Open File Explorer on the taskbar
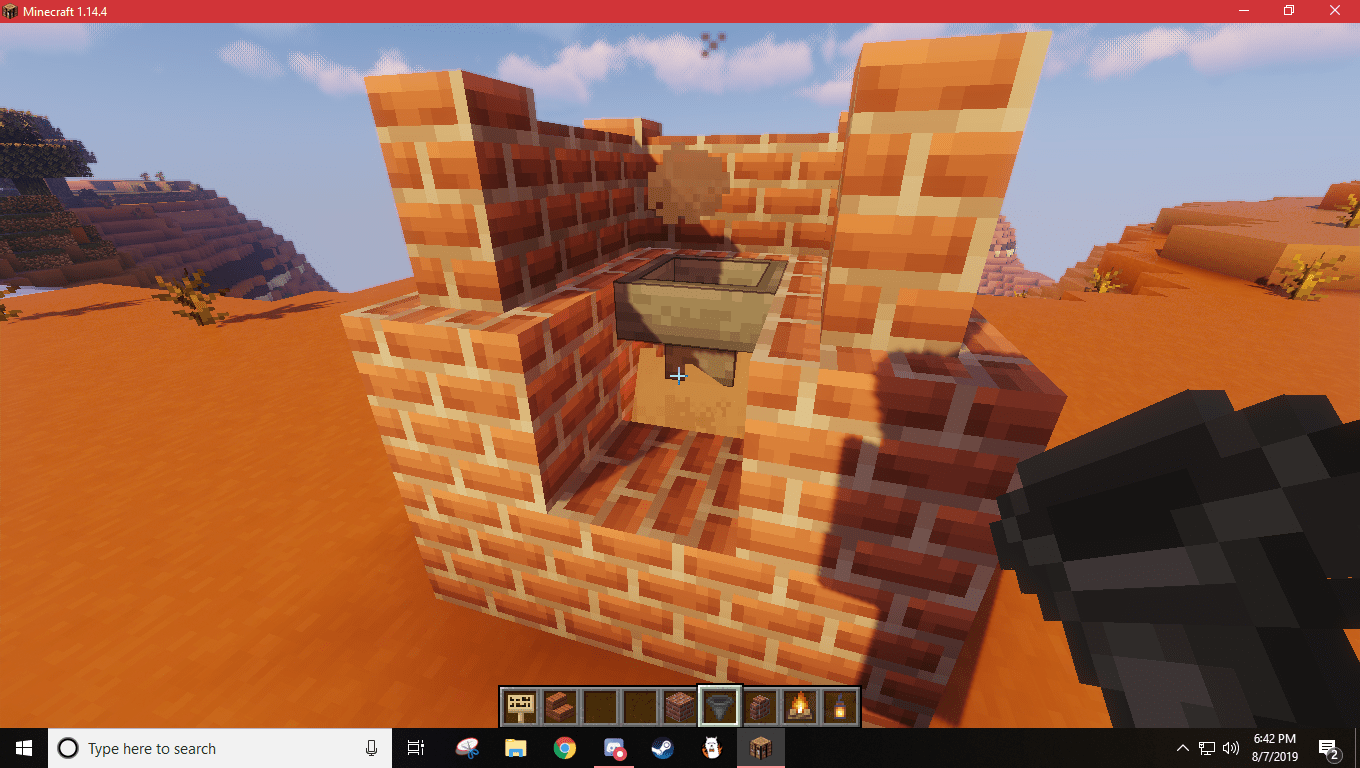This screenshot has height=768, width=1360. pos(515,748)
